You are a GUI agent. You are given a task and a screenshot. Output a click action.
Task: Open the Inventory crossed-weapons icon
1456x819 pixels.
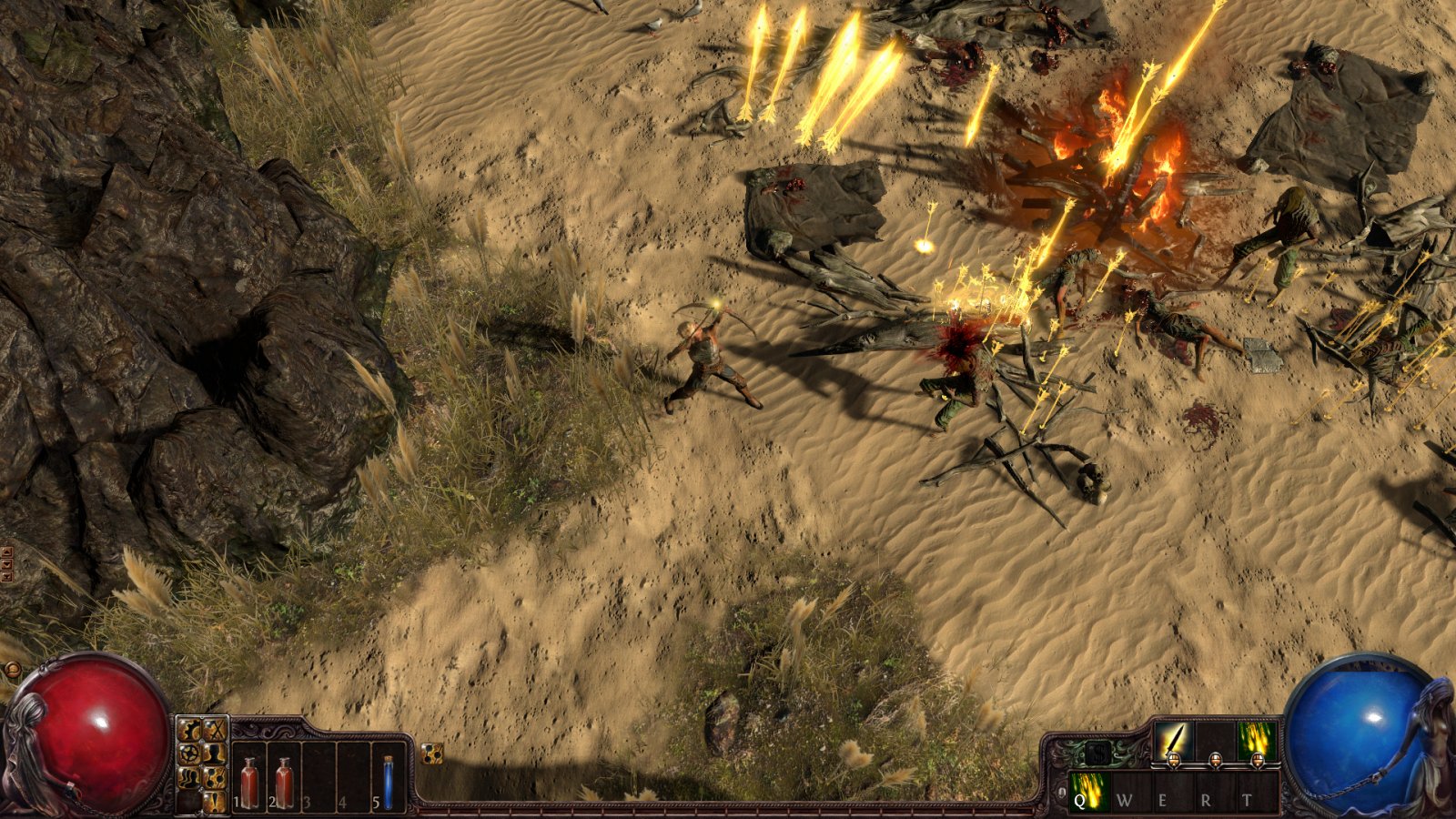(214, 731)
